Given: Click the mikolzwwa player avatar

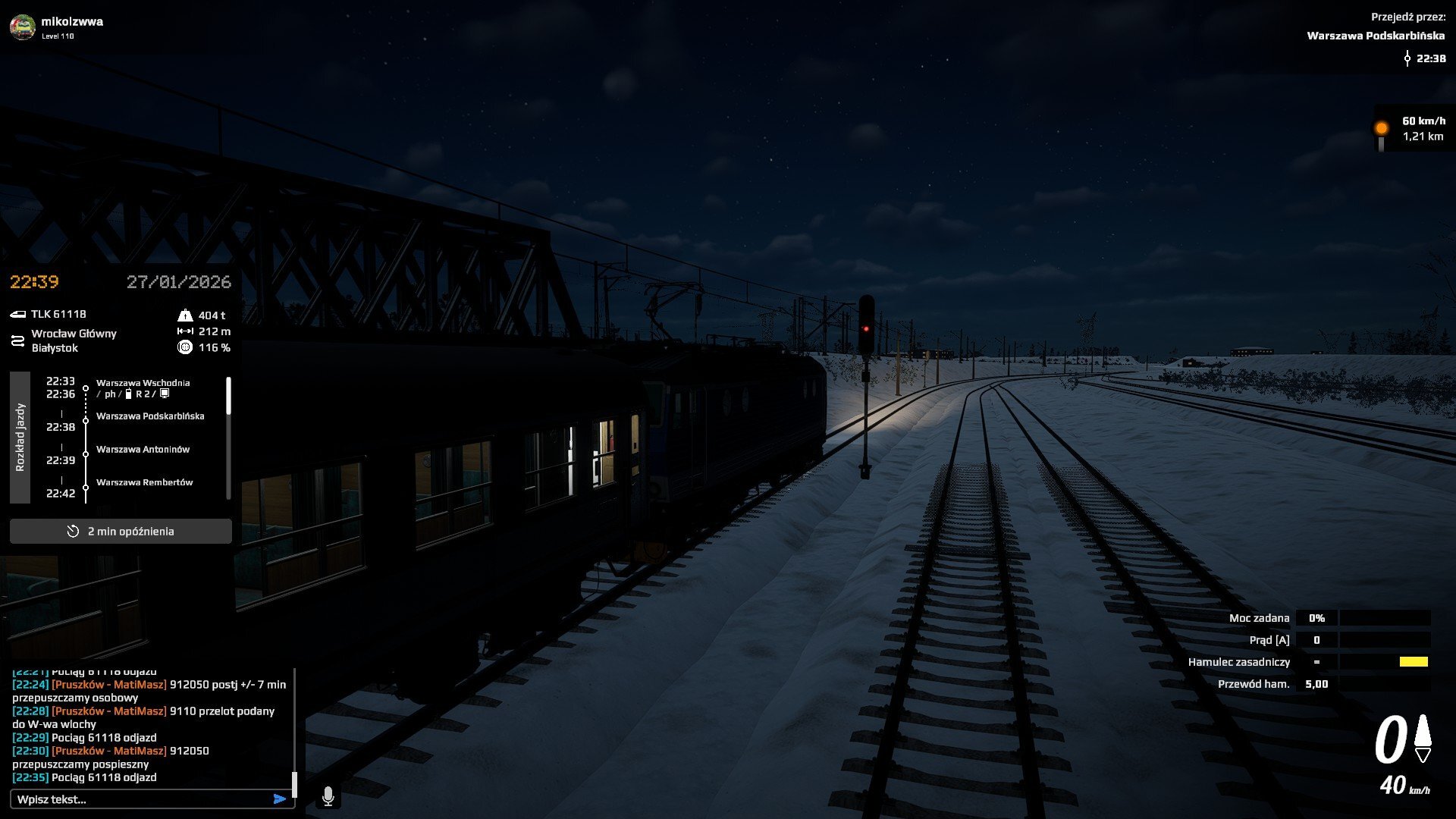Looking at the screenshot, I should [x=23, y=27].
